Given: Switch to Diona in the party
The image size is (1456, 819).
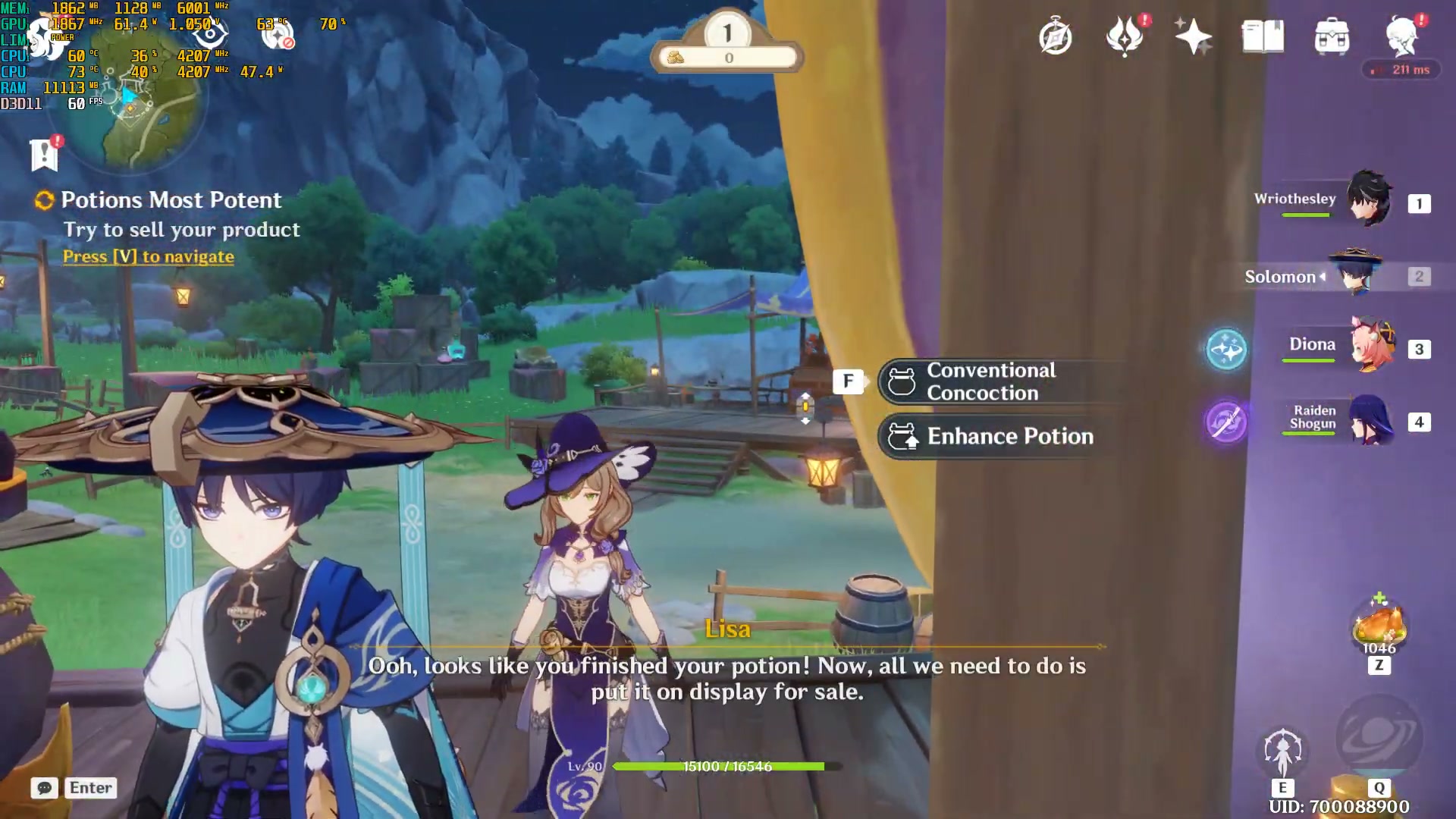Looking at the screenshot, I should [1371, 346].
